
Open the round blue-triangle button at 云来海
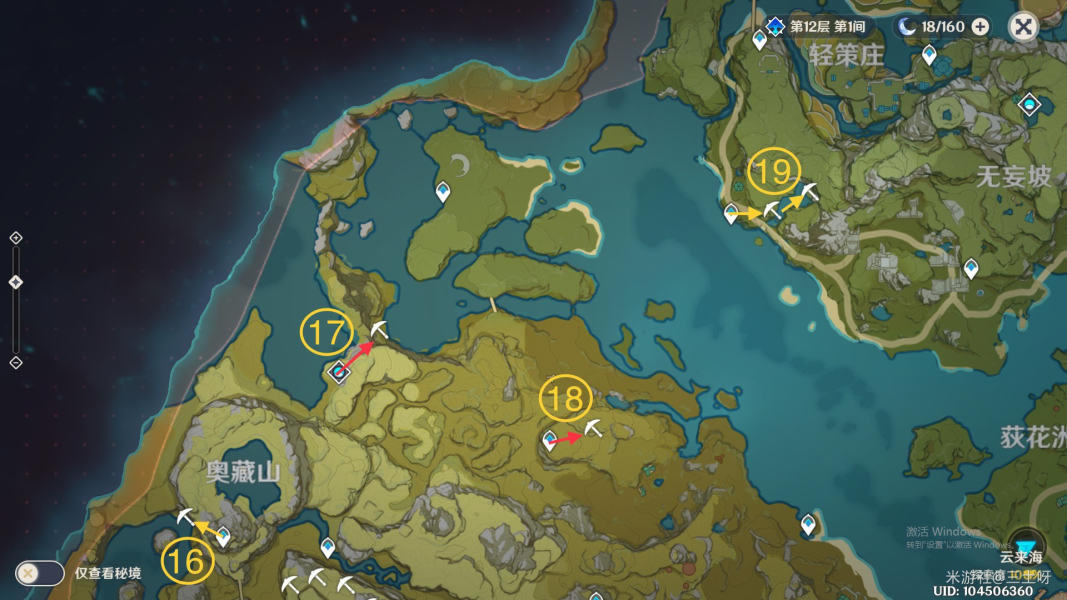[x=1027, y=545]
